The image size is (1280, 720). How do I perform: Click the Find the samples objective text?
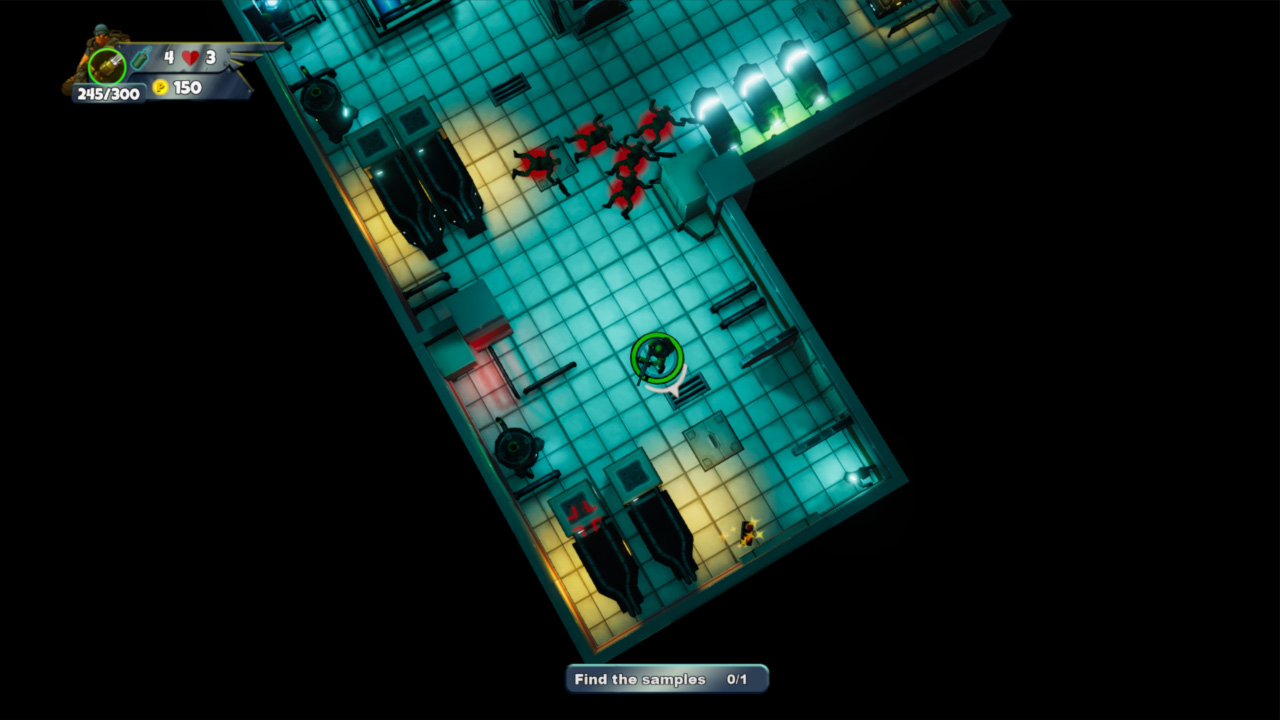(x=640, y=679)
